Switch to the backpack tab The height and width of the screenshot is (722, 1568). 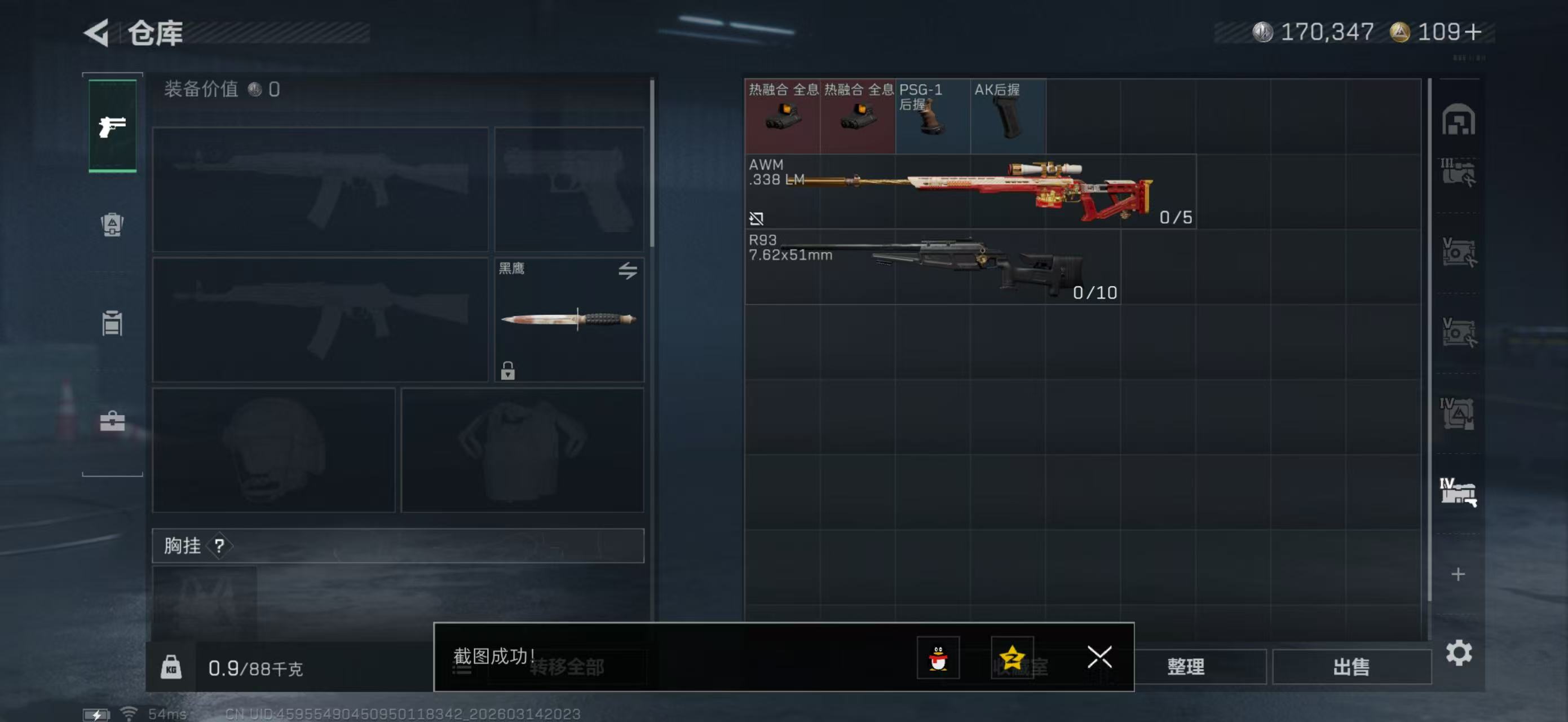[x=112, y=224]
